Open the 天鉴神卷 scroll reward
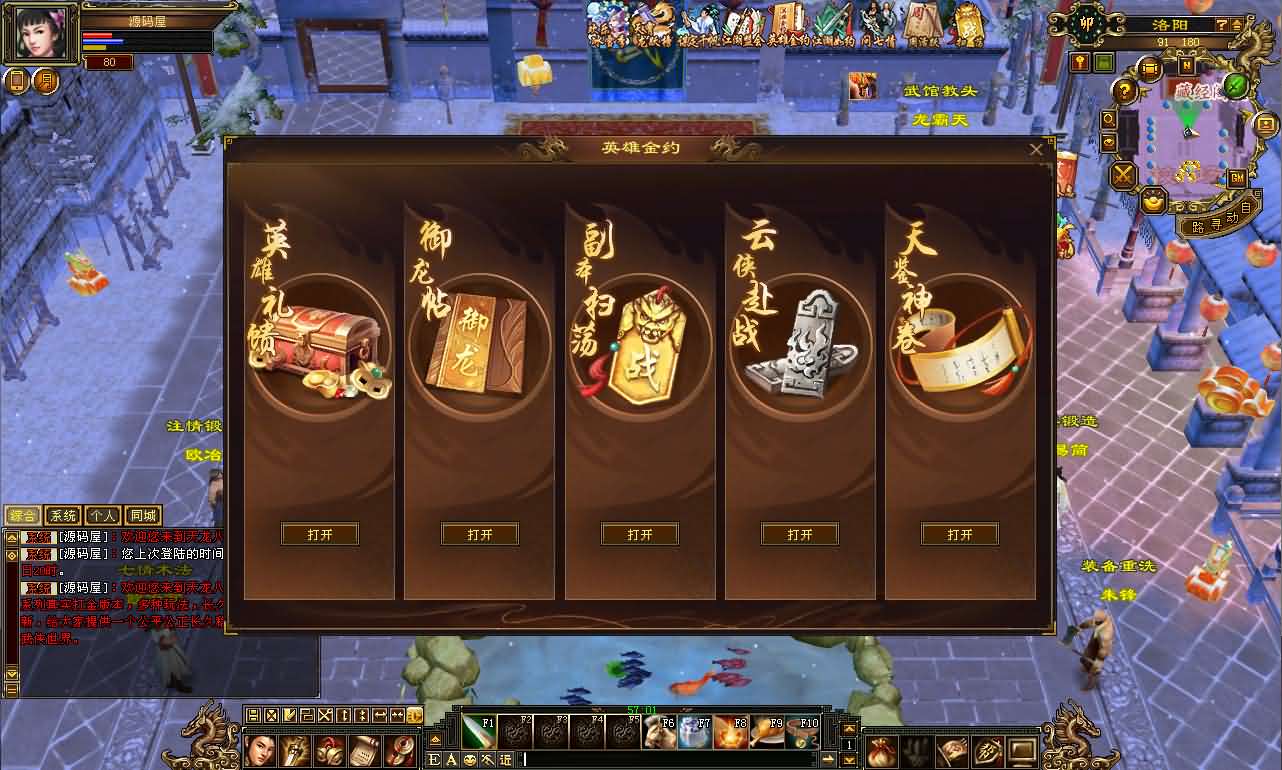This screenshot has height=770, width=1282. pos(960,534)
